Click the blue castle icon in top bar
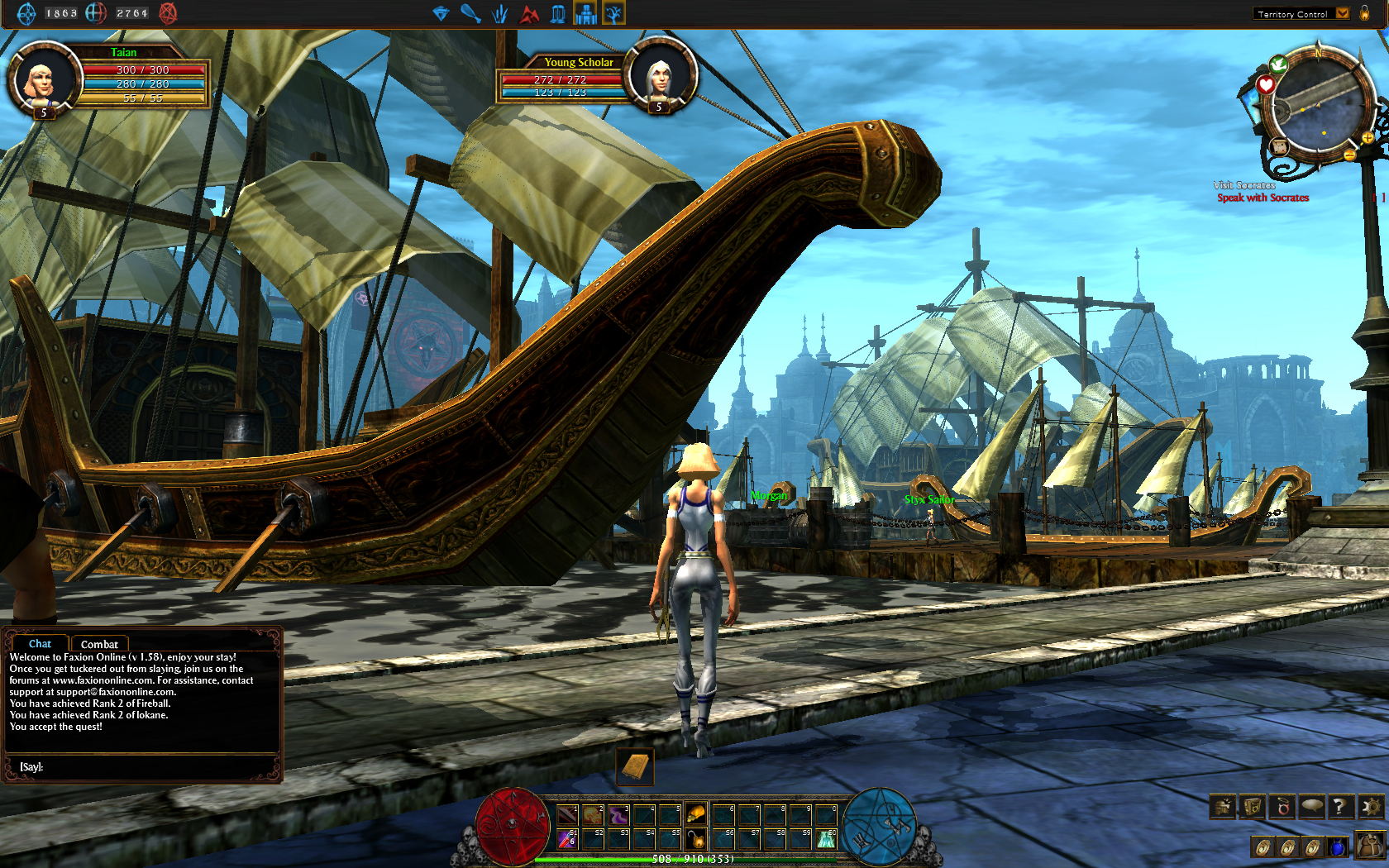The height and width of the screenshot is (868, 1389). pyautogui.click(x=585, y=13)
